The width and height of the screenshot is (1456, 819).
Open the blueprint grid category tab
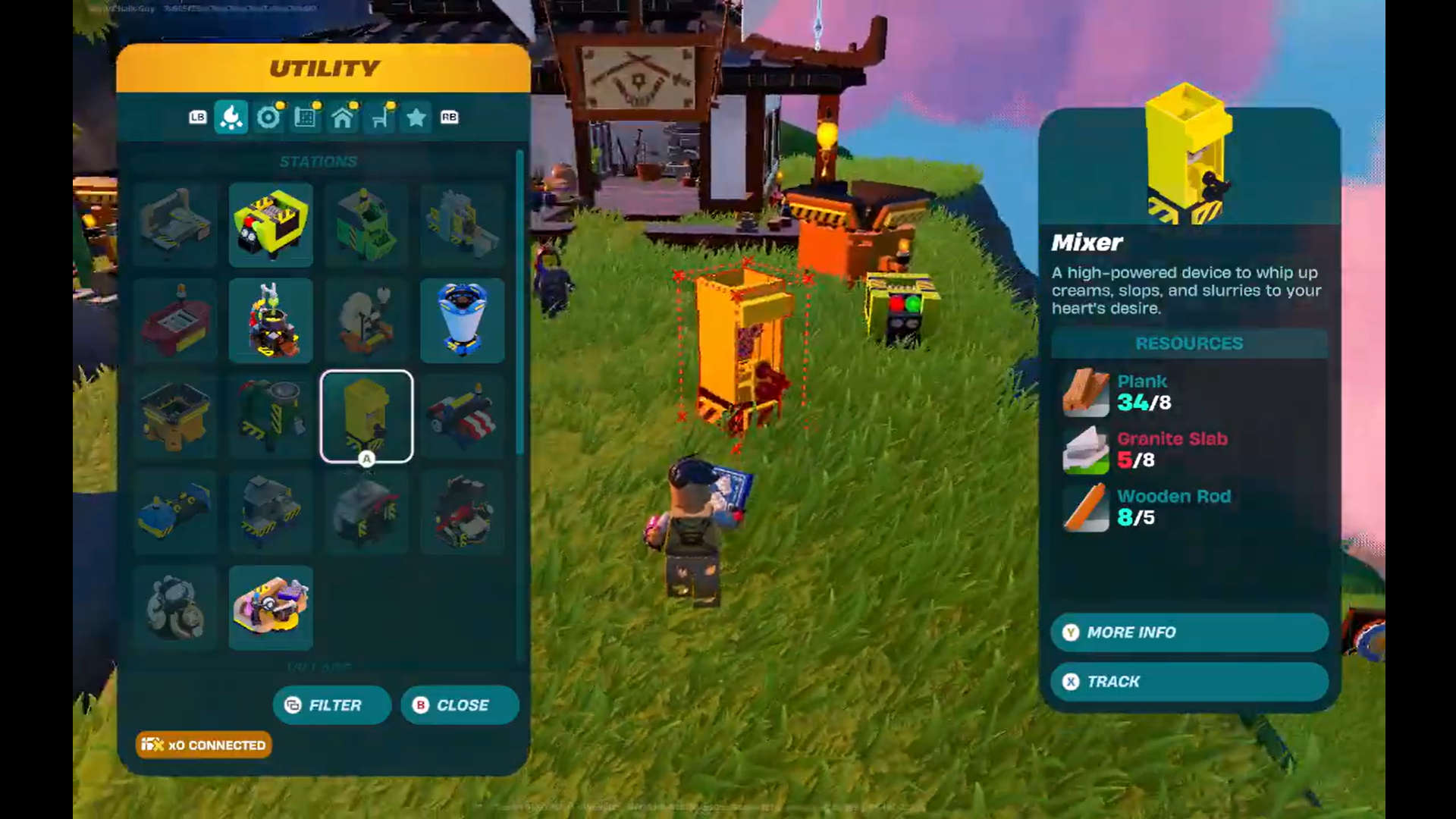point(305,118)
